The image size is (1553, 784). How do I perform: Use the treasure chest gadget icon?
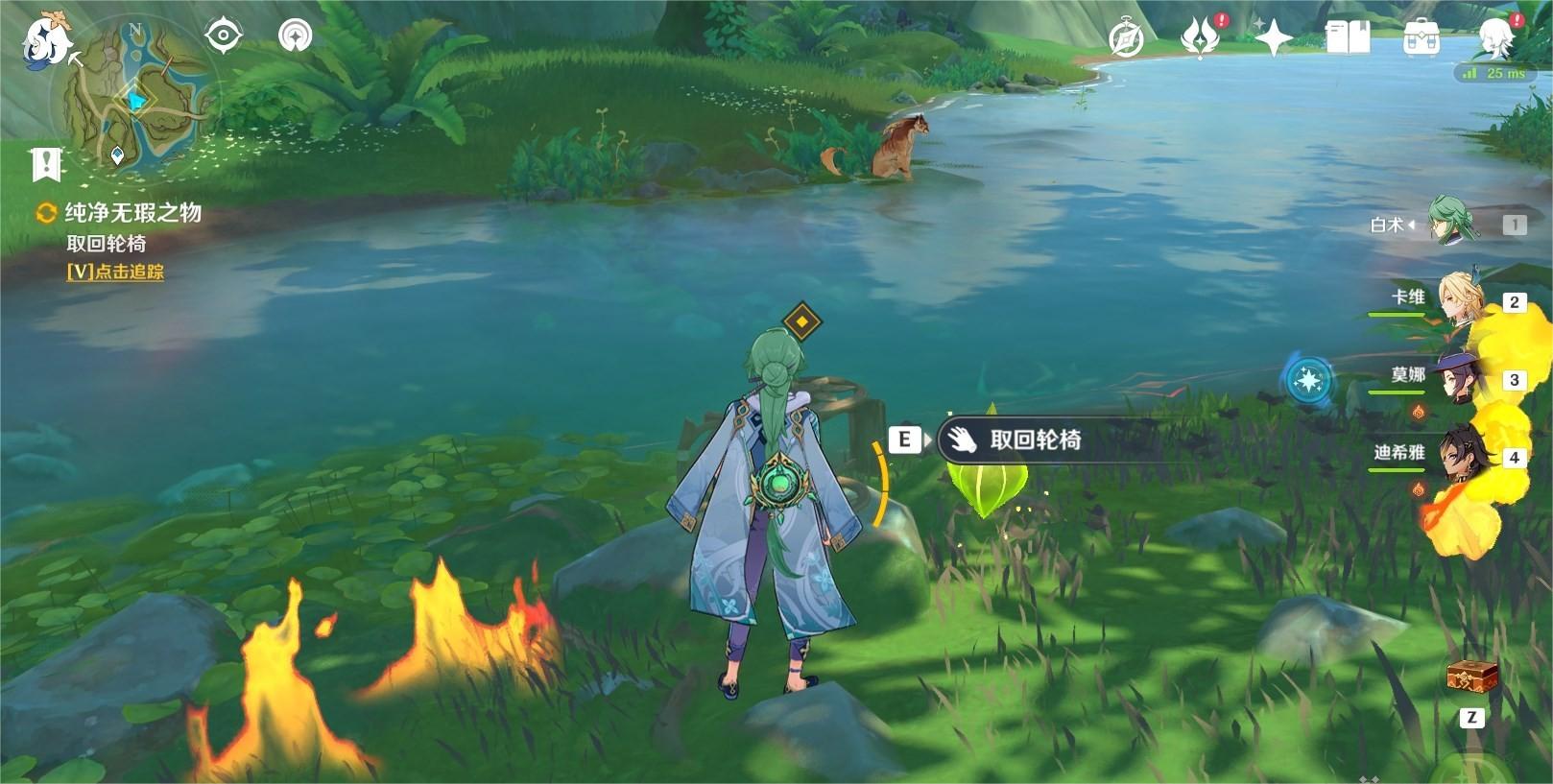click(1471, 676)
